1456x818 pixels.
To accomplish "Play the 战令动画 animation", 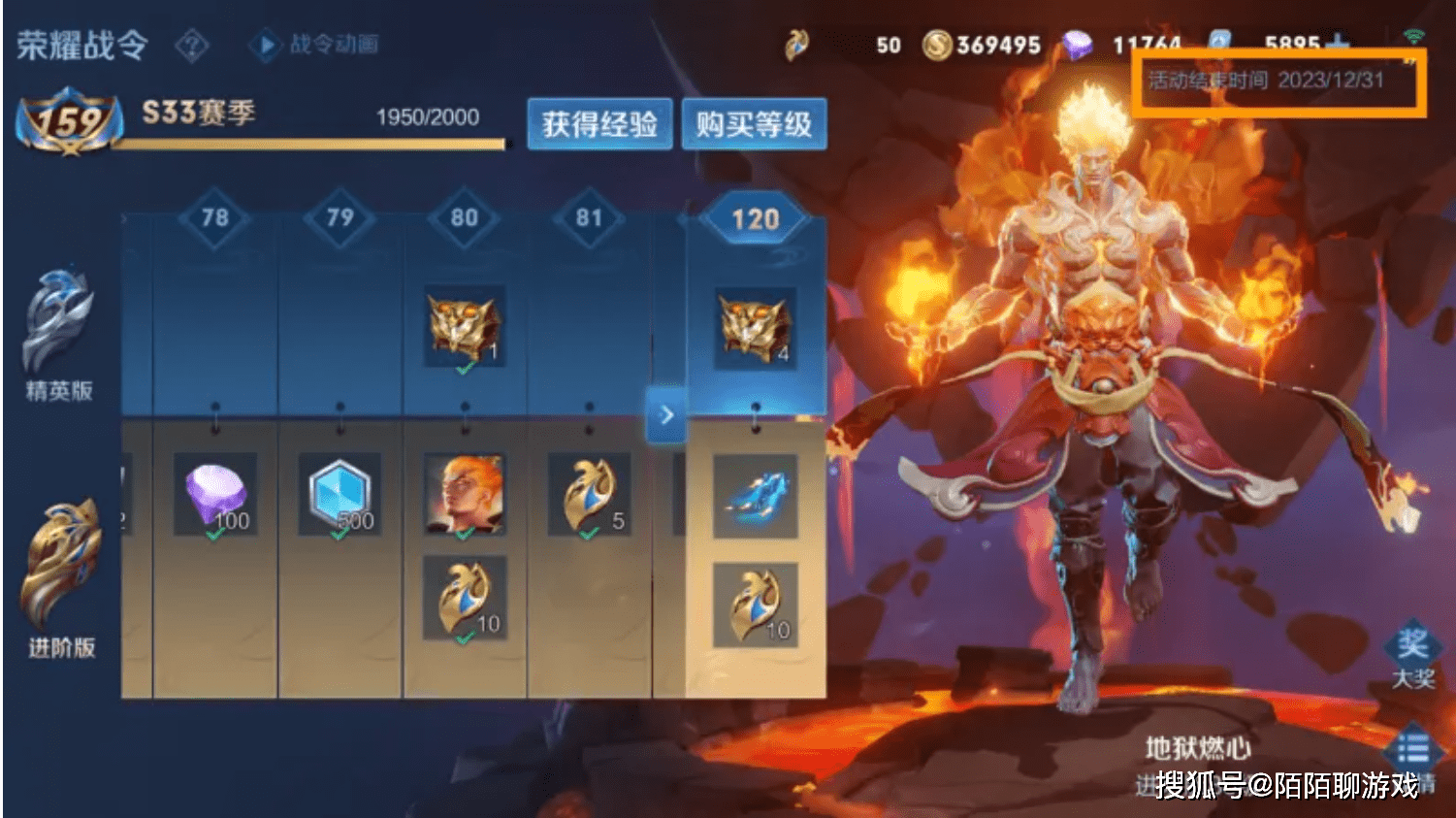I will 315,45.
